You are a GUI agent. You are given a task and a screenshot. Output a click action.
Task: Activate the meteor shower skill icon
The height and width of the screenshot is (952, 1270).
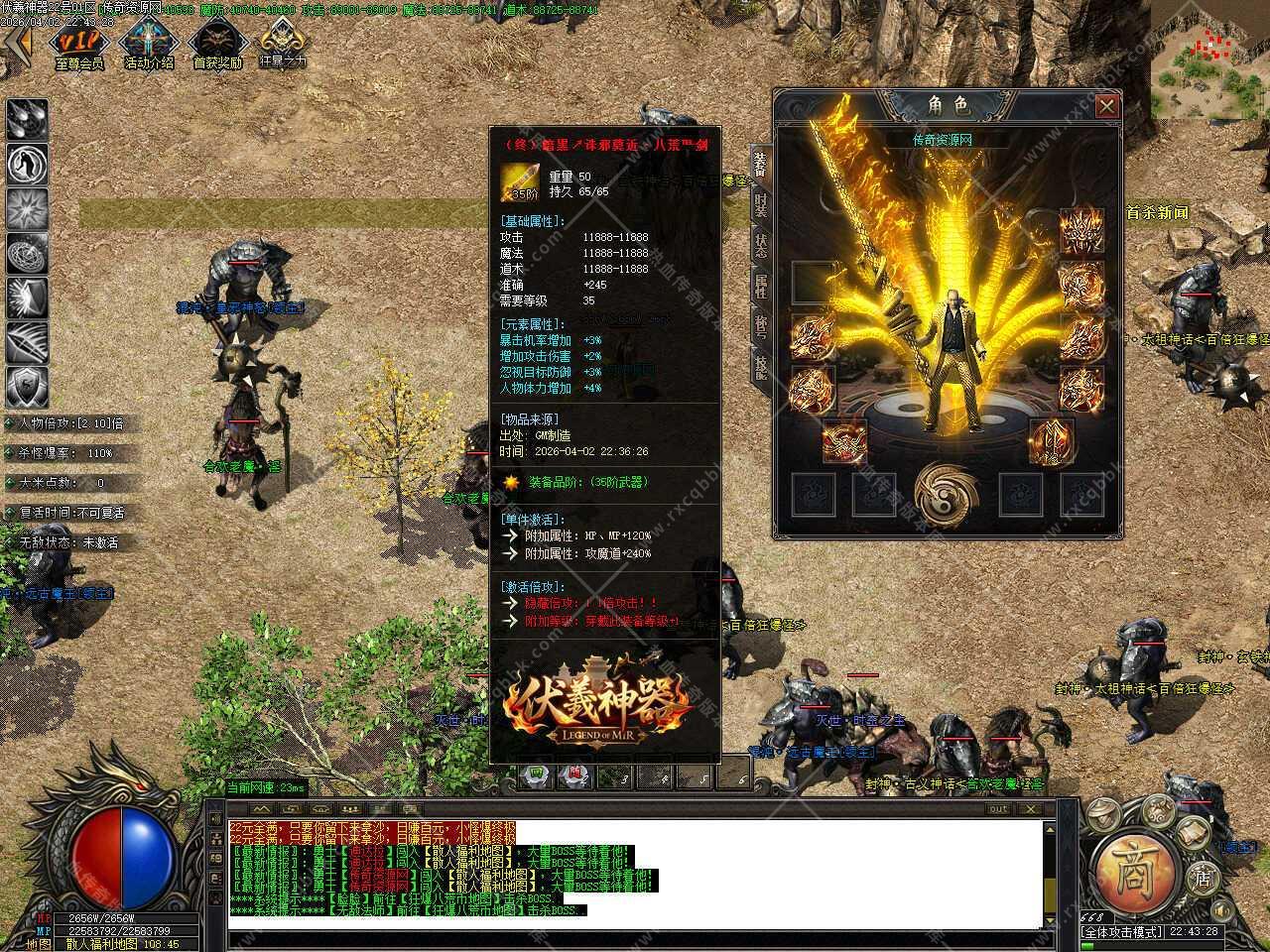coord(27,119)
